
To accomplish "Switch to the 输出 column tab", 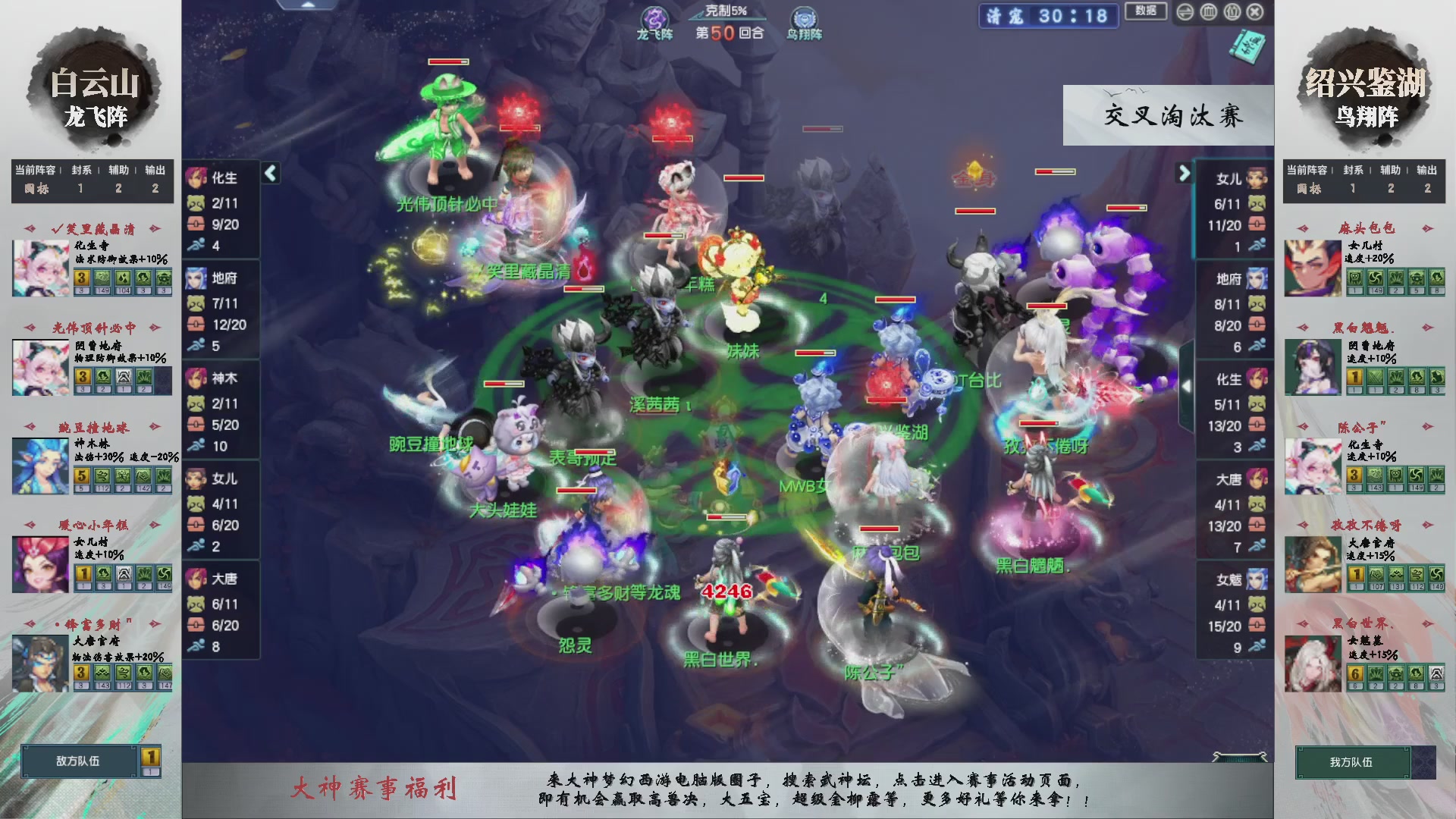I will (154, 171).
